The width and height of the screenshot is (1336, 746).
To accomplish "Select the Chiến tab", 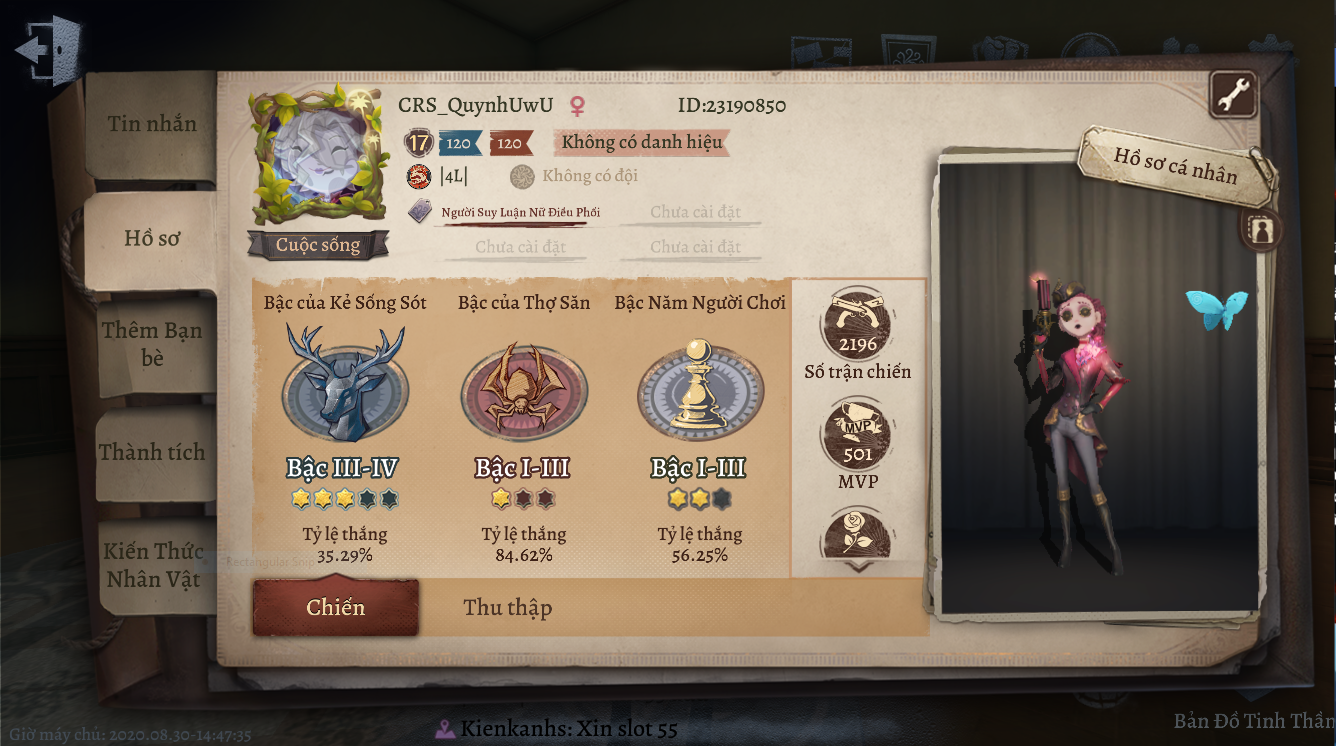I will (335, 608).
